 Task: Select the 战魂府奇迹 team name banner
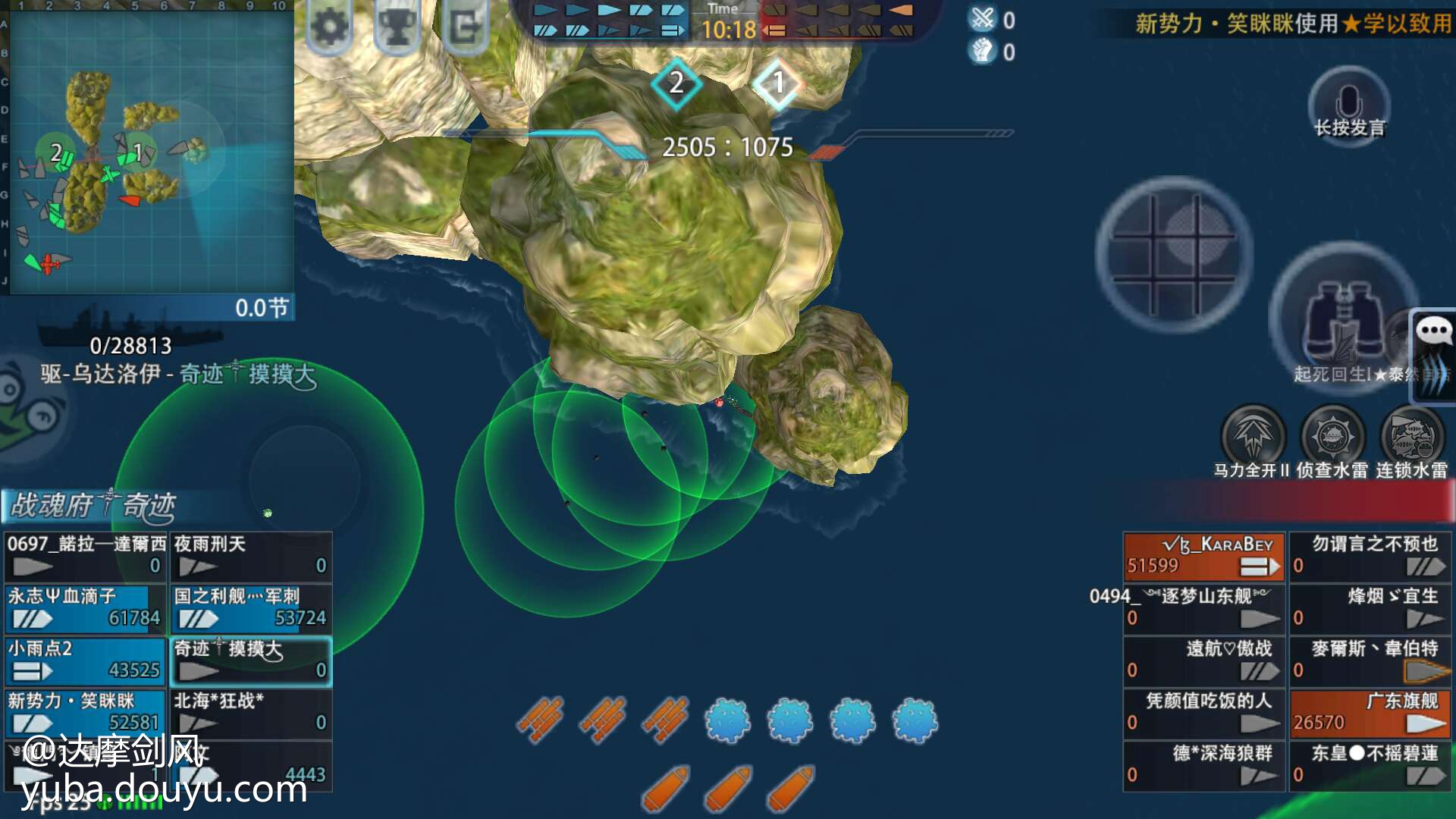pos(93,506)
